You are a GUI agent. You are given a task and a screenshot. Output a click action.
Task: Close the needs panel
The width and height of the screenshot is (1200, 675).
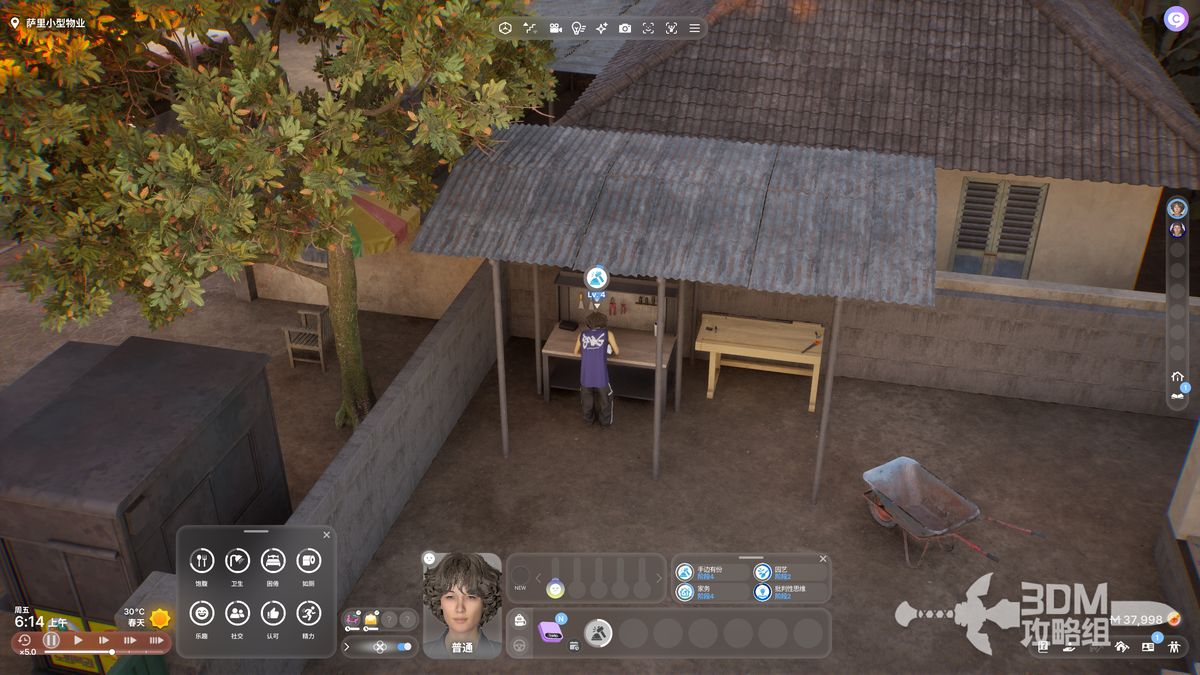(x=324, y=536)
